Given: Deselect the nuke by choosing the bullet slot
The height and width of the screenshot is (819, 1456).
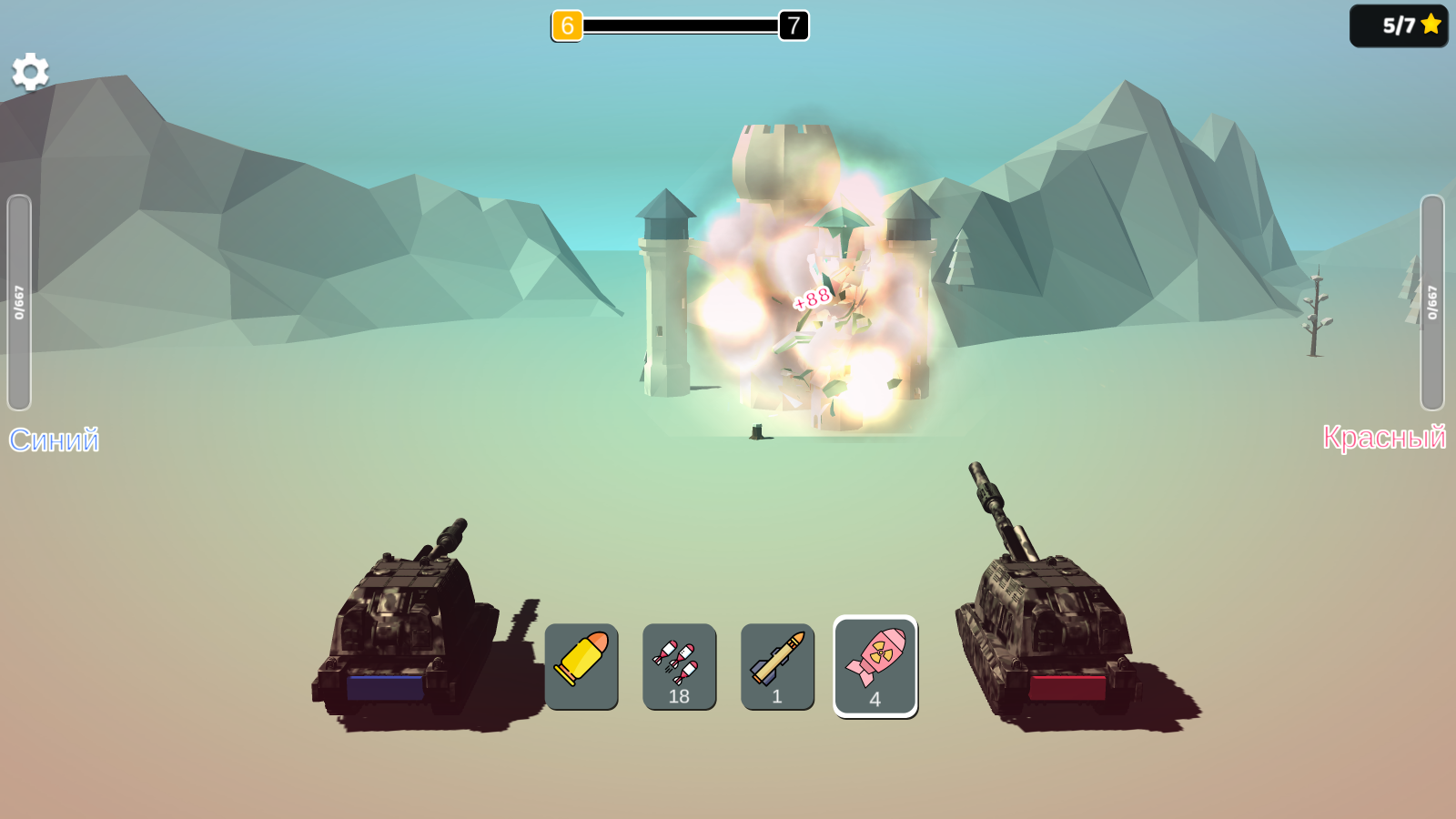Looking at the screenshot, I should click(x=583, y=666).
